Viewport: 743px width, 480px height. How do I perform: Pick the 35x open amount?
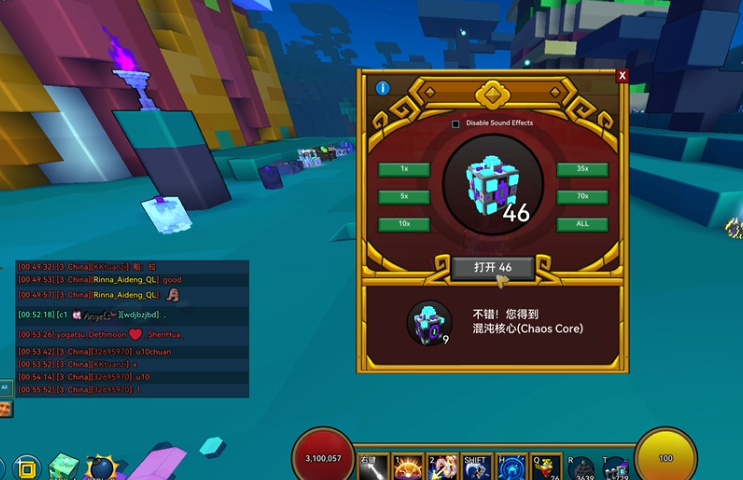point(582,169)
